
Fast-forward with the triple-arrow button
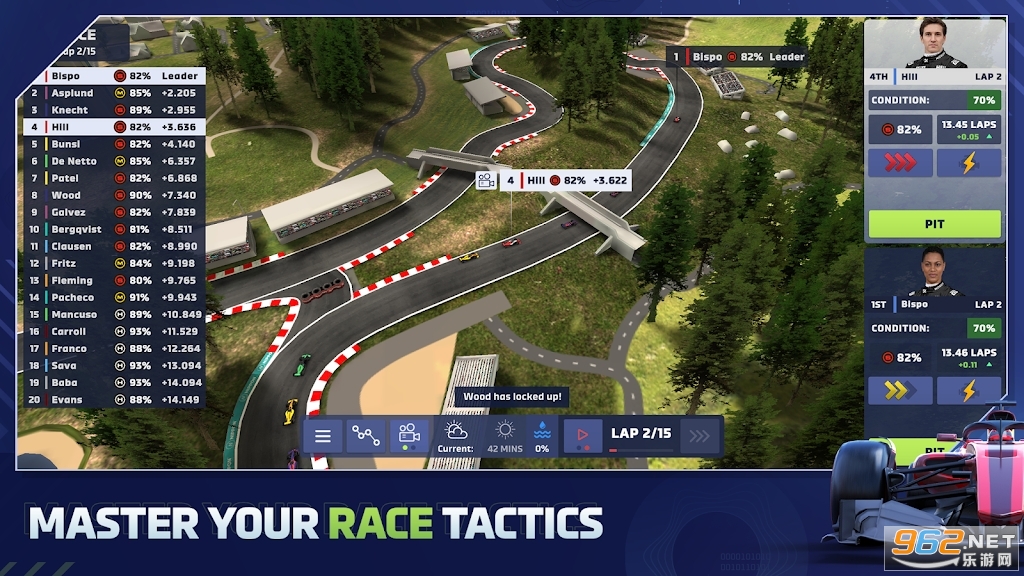(x=700, y=436)
